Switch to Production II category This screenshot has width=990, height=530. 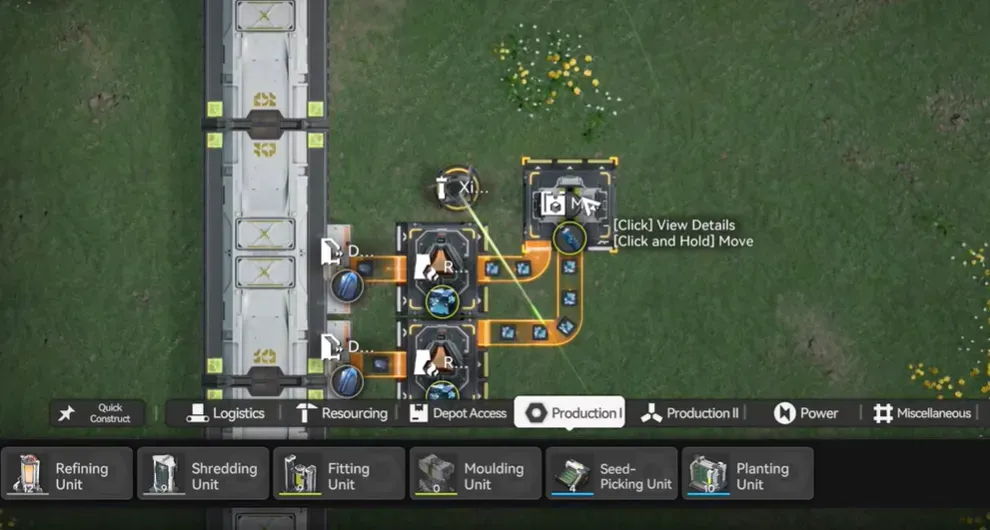pos(690,413)
